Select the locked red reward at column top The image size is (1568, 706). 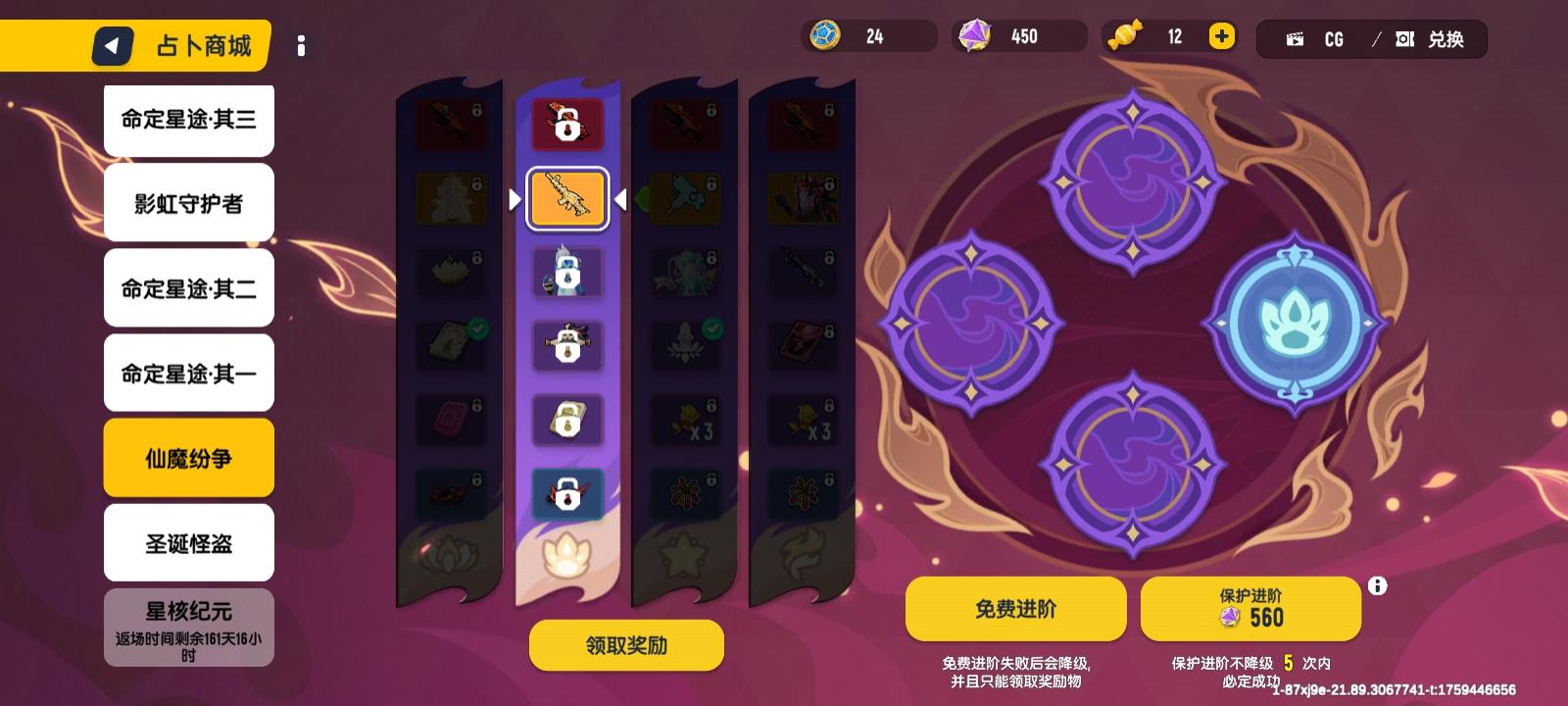pyautogui.click(x=568, y=124)
